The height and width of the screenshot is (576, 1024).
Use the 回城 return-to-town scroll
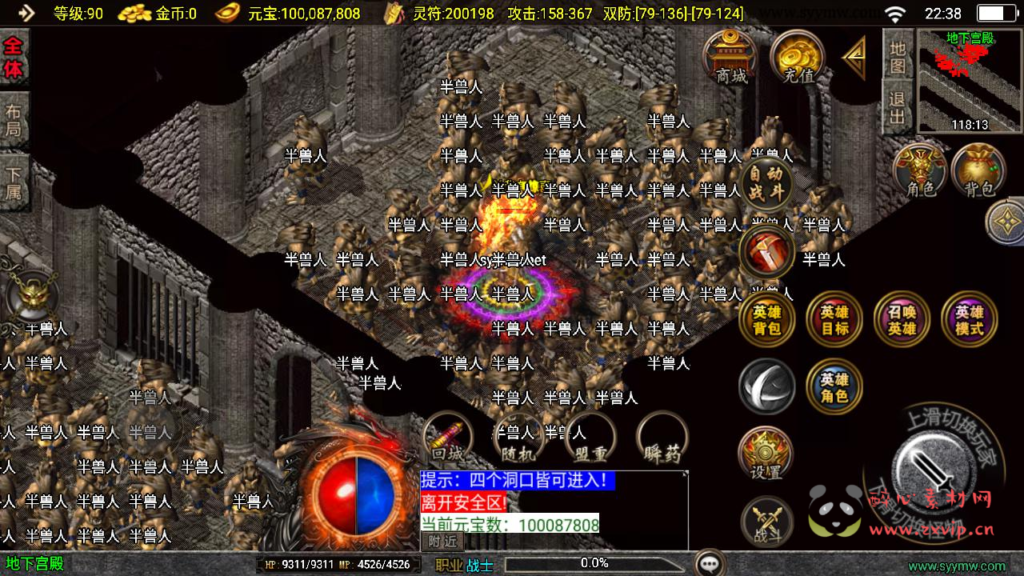point(447,439)
